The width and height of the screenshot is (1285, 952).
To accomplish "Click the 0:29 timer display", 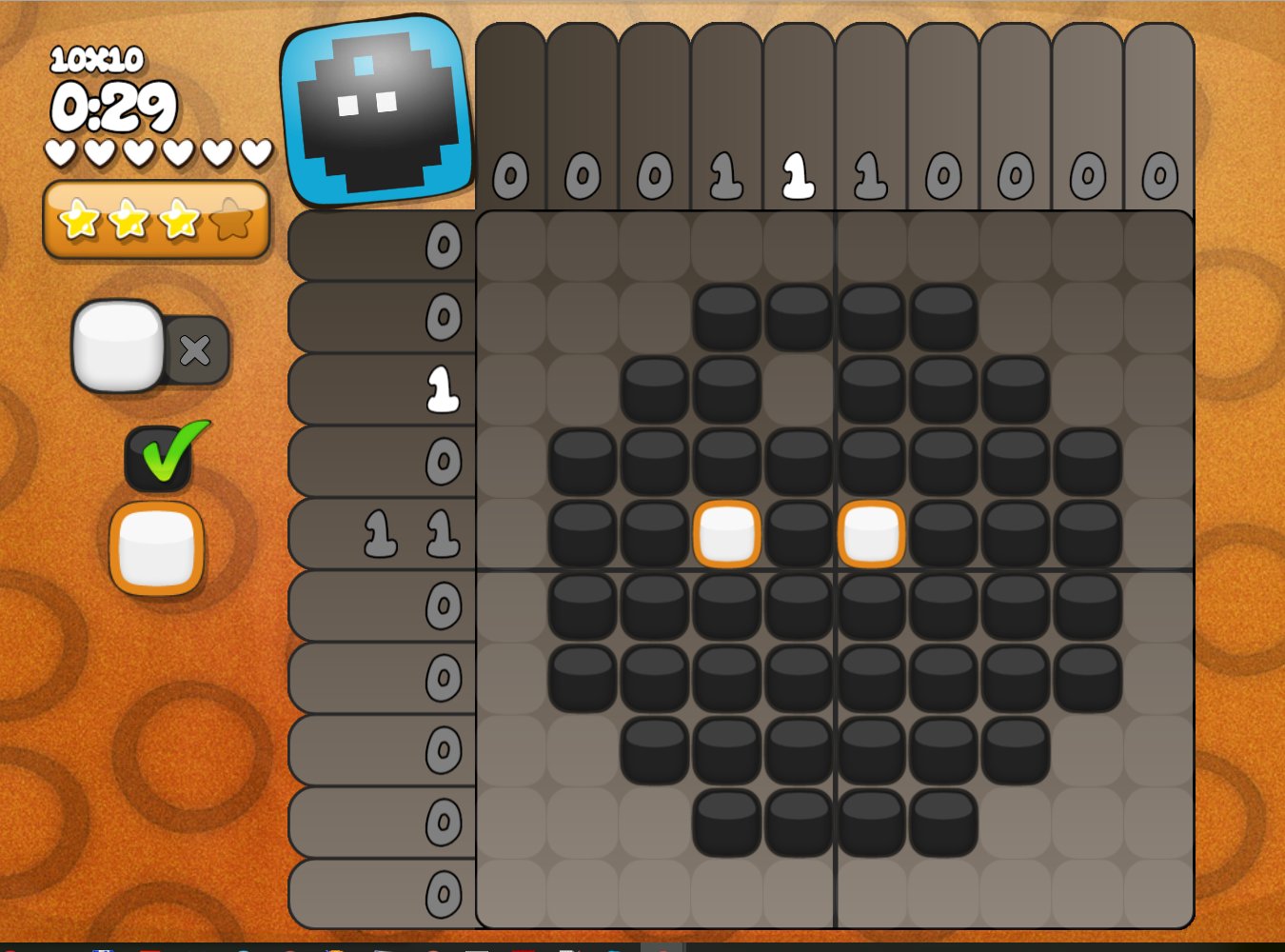I will pos(114,105).
